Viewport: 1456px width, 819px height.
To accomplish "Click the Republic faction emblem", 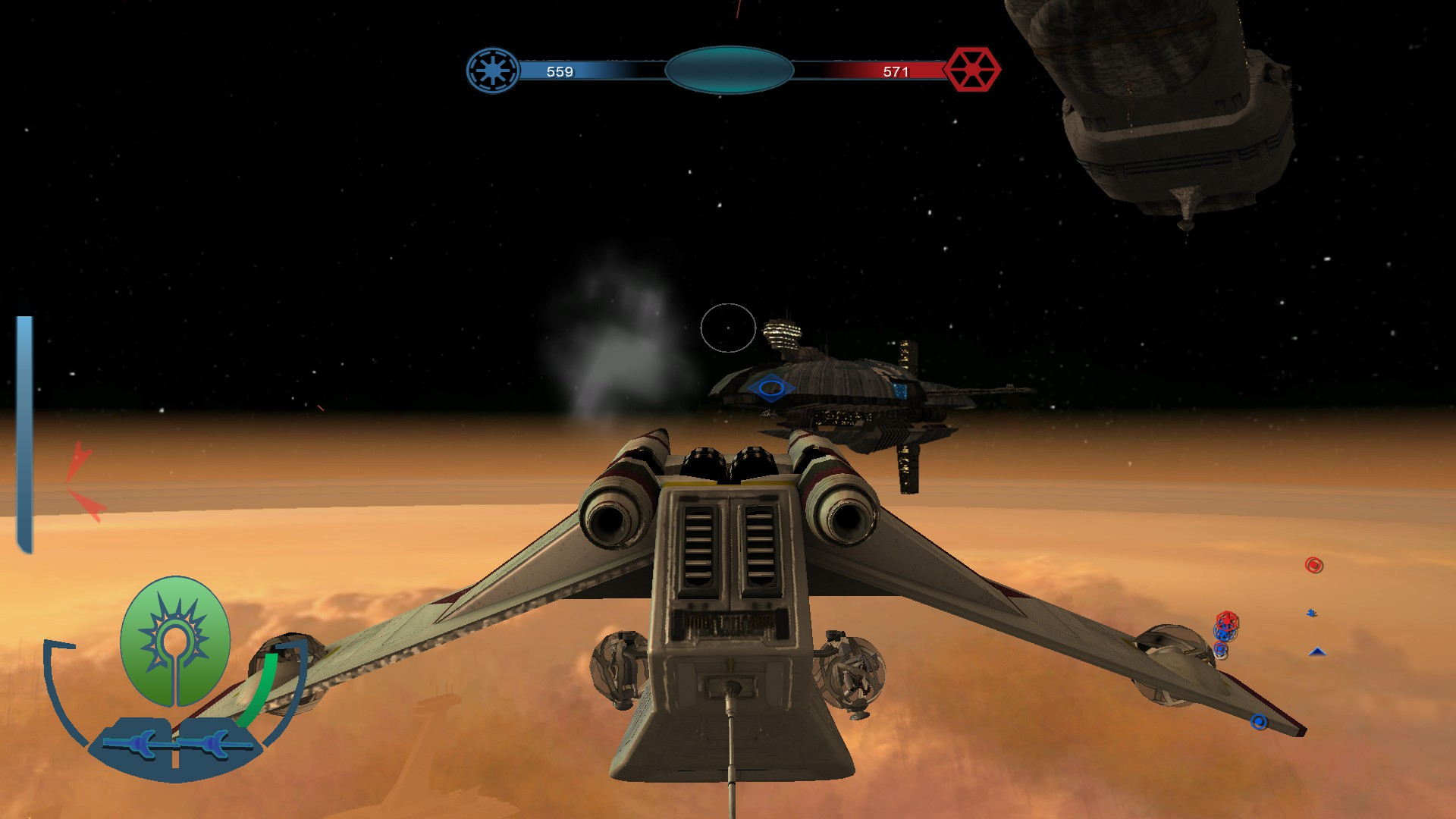I will tap(493, 71).
